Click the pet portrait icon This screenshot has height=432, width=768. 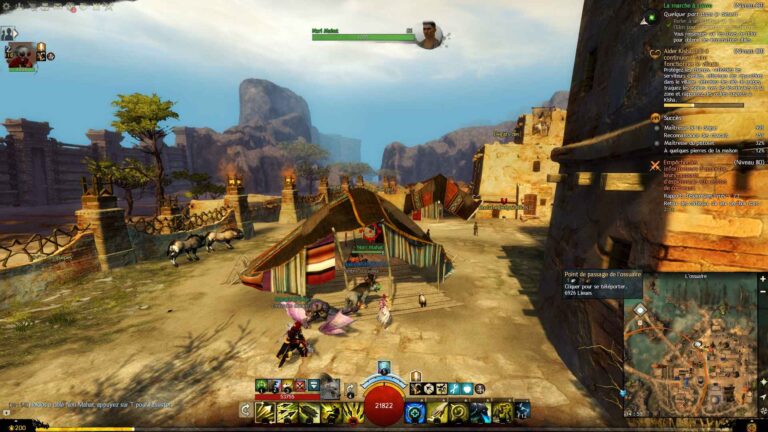(329, 387)
